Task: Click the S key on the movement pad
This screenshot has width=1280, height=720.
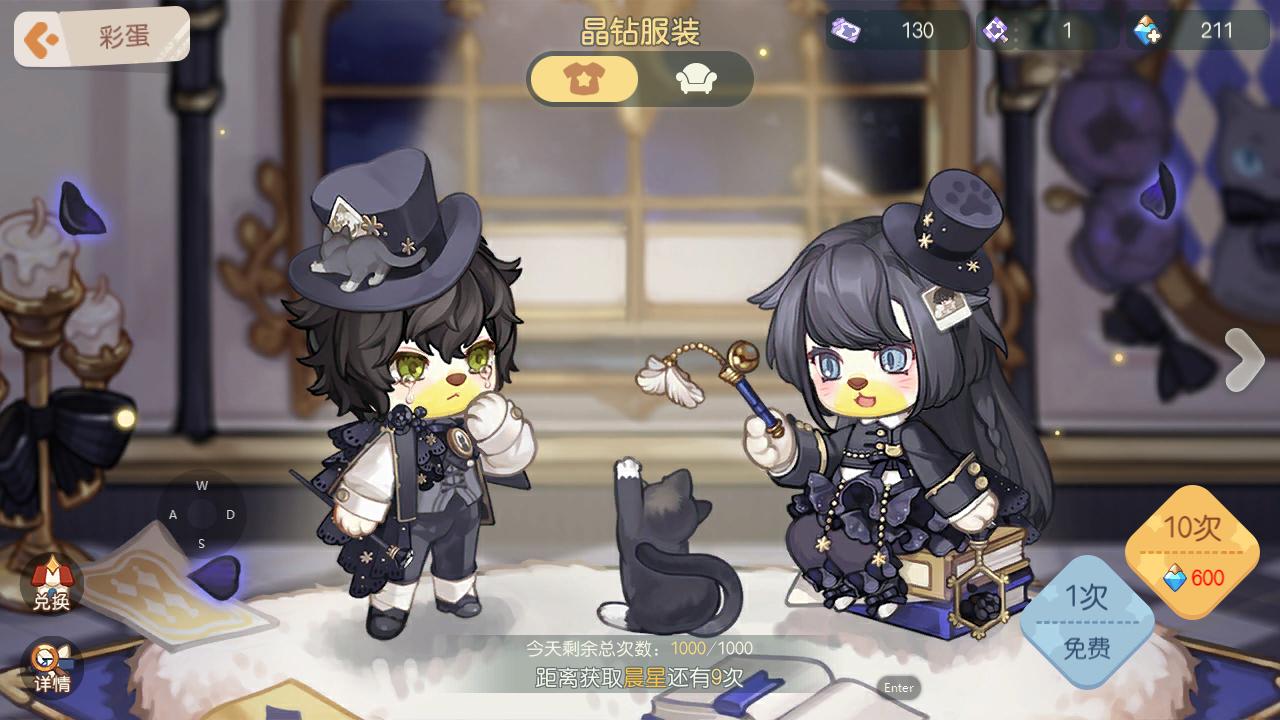Action: 202,545
